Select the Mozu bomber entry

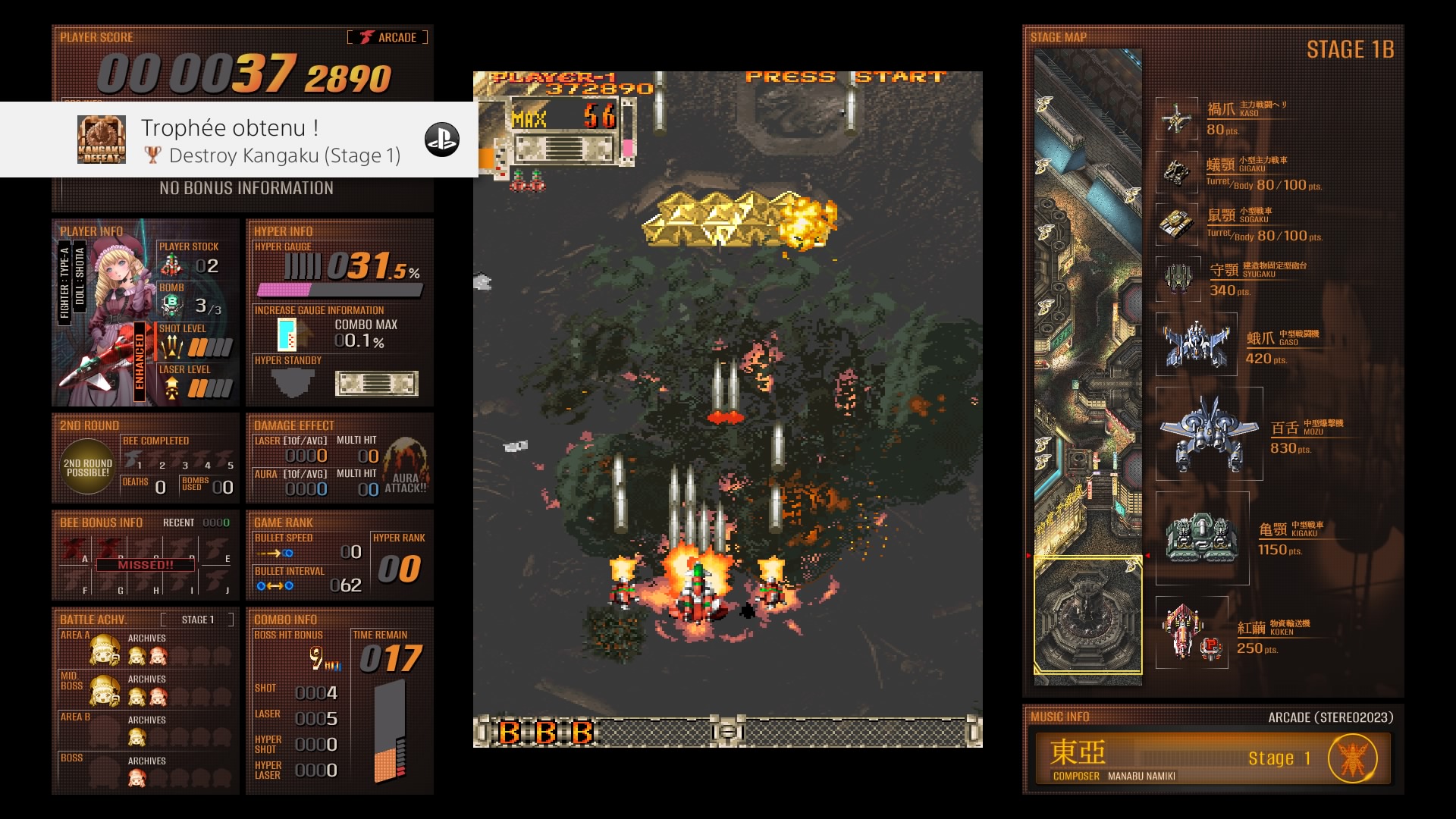pyautogui.click(x=1209, y=434)
